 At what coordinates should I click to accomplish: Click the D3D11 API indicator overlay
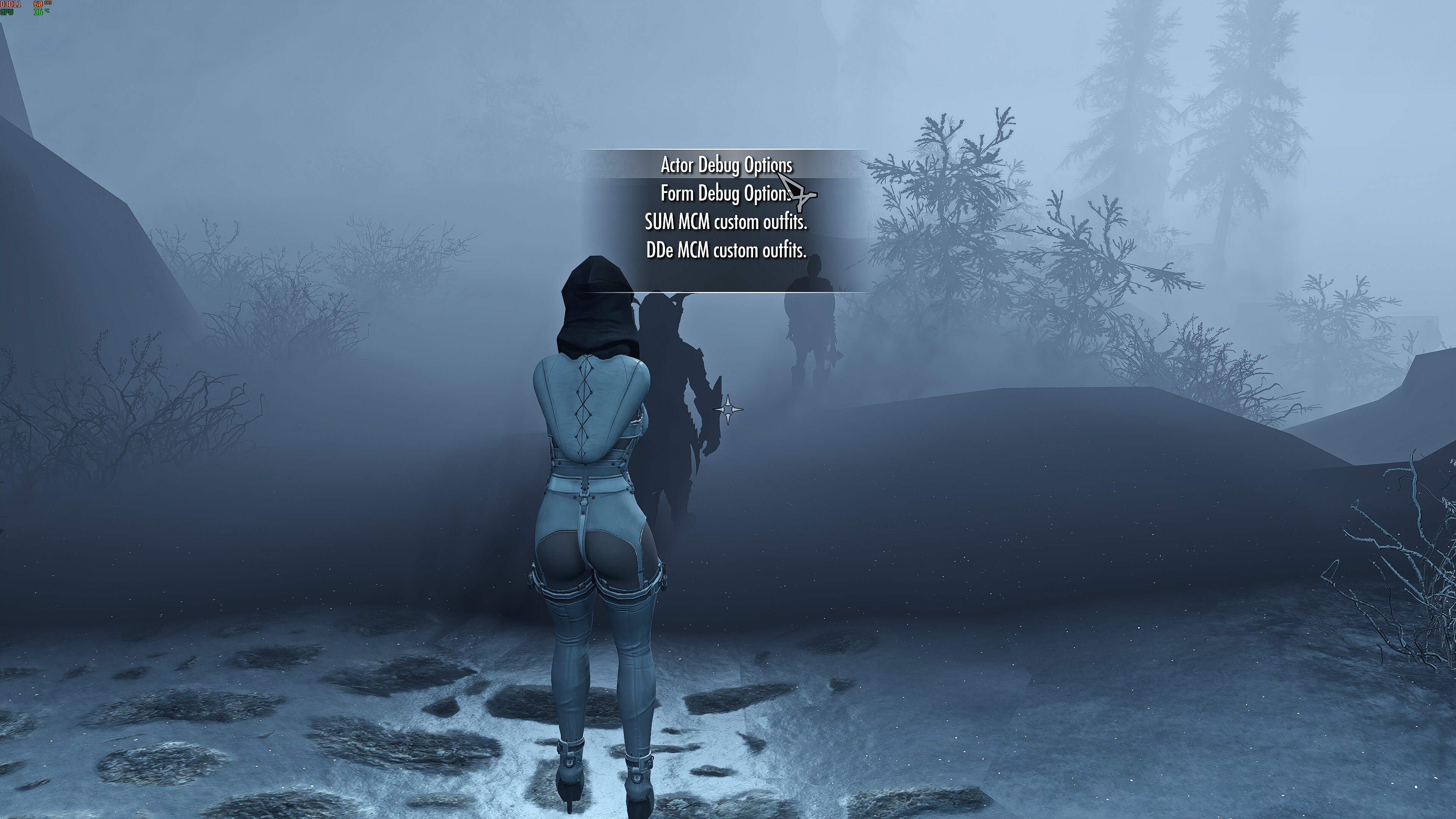tap(10, 4)
